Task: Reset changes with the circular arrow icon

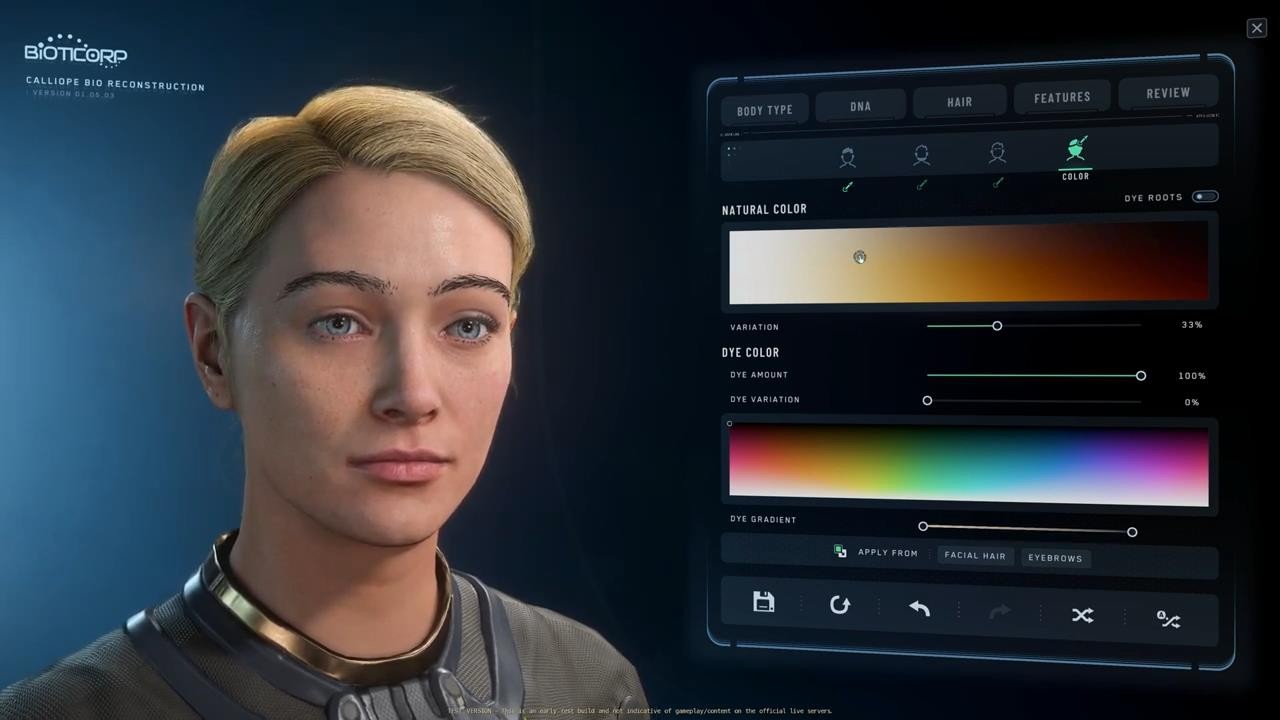Action: click(x=840, y=605)
